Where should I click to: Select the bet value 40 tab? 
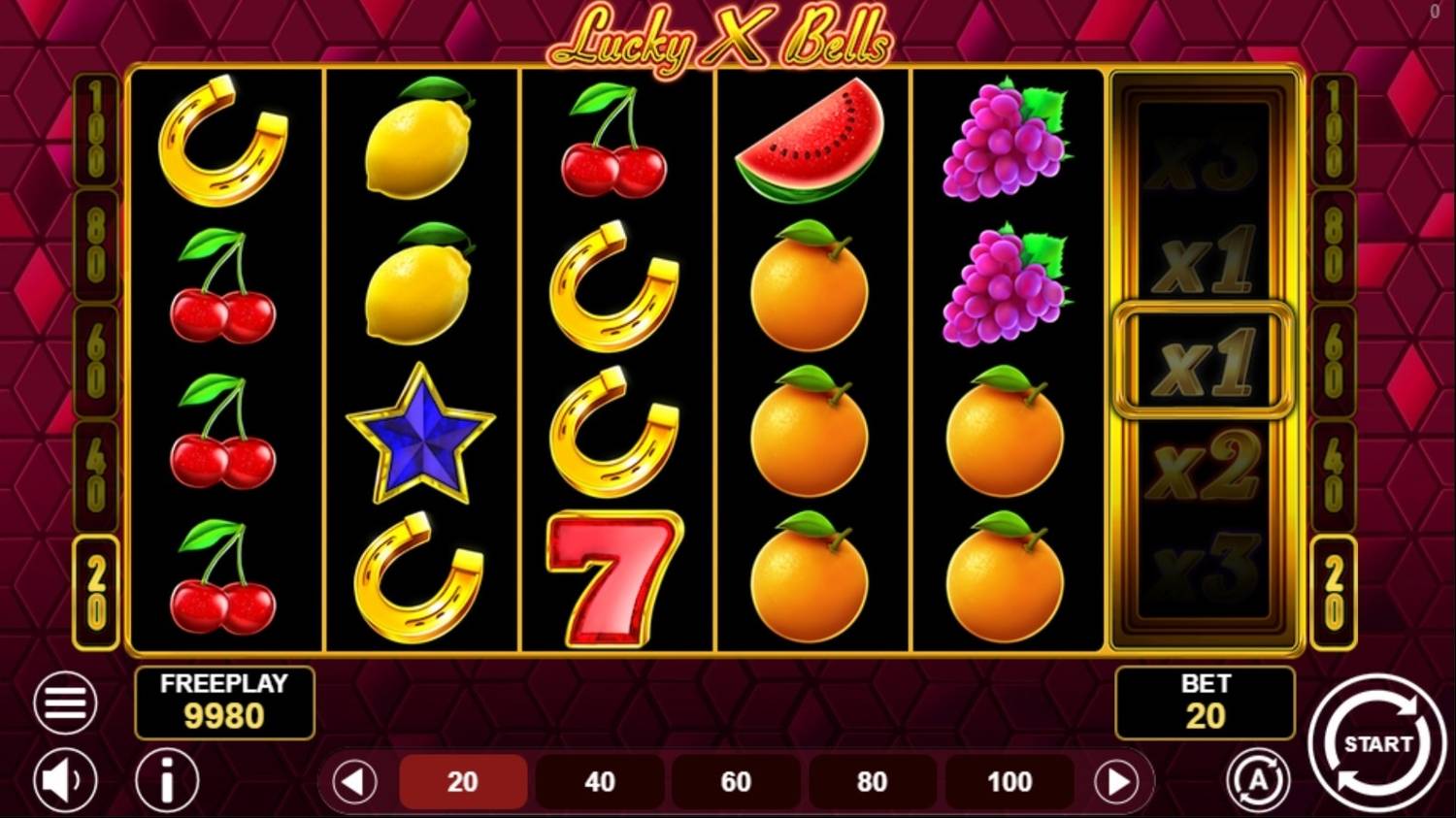coord(599,779)
